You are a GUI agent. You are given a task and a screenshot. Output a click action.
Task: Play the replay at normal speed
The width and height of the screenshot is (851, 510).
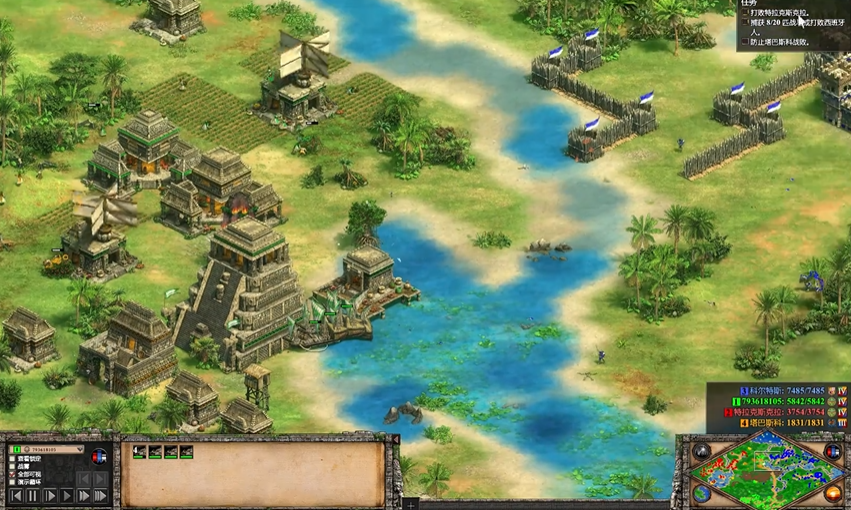click(x=67, y=495)
